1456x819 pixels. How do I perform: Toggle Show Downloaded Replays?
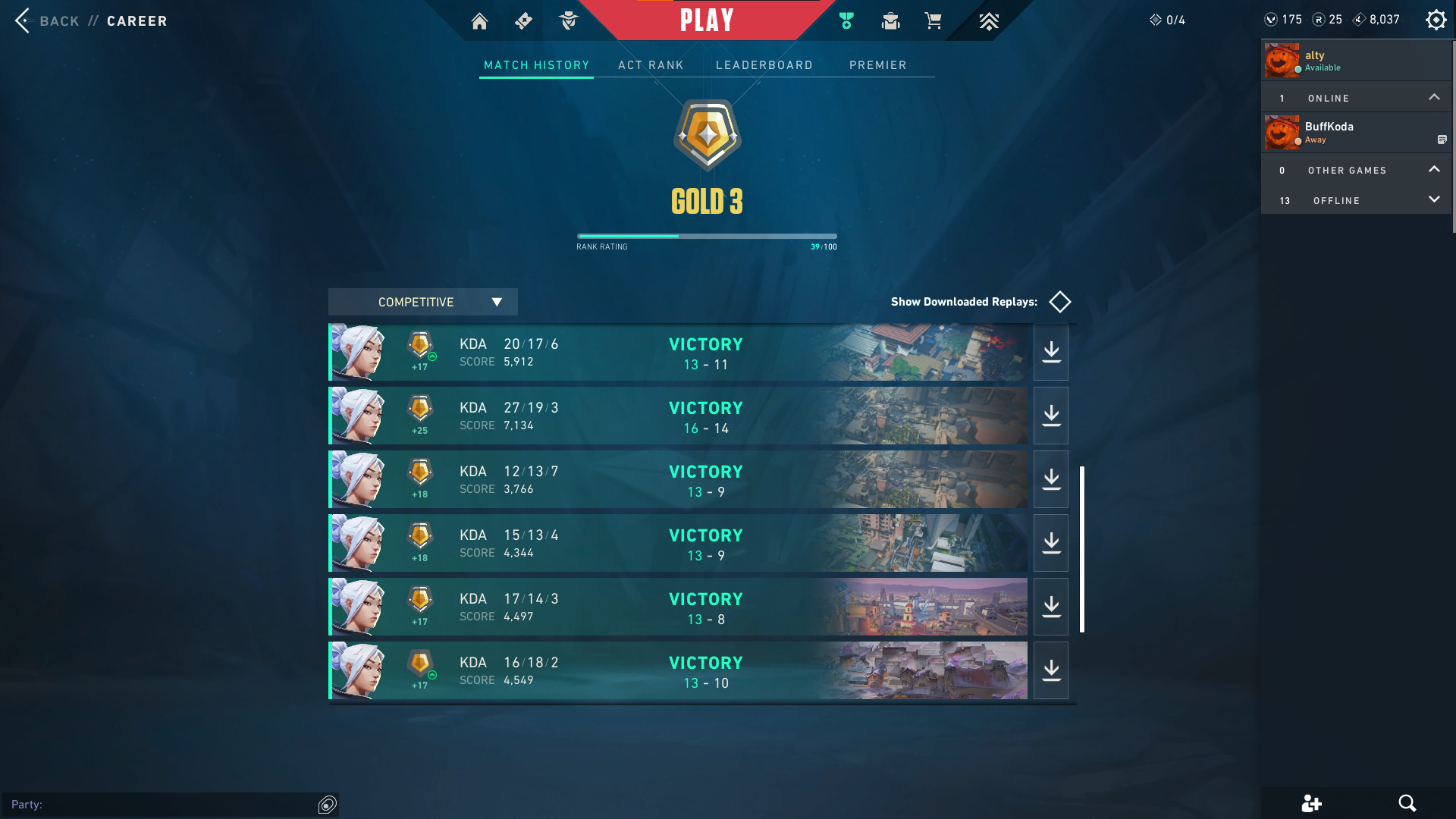[x=1059, y=301]
